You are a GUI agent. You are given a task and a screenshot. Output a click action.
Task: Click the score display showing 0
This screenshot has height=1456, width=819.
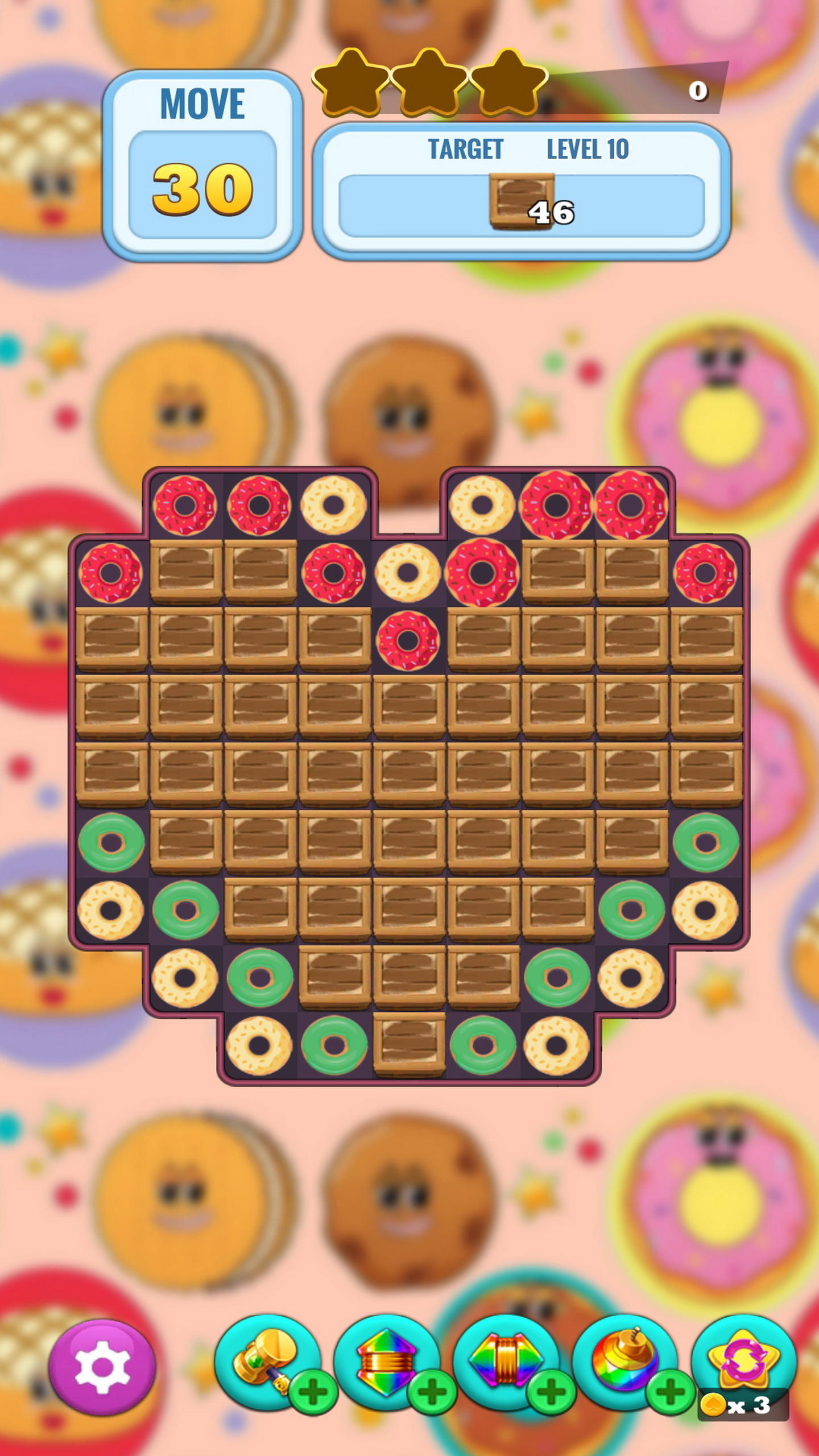[698, 91]
